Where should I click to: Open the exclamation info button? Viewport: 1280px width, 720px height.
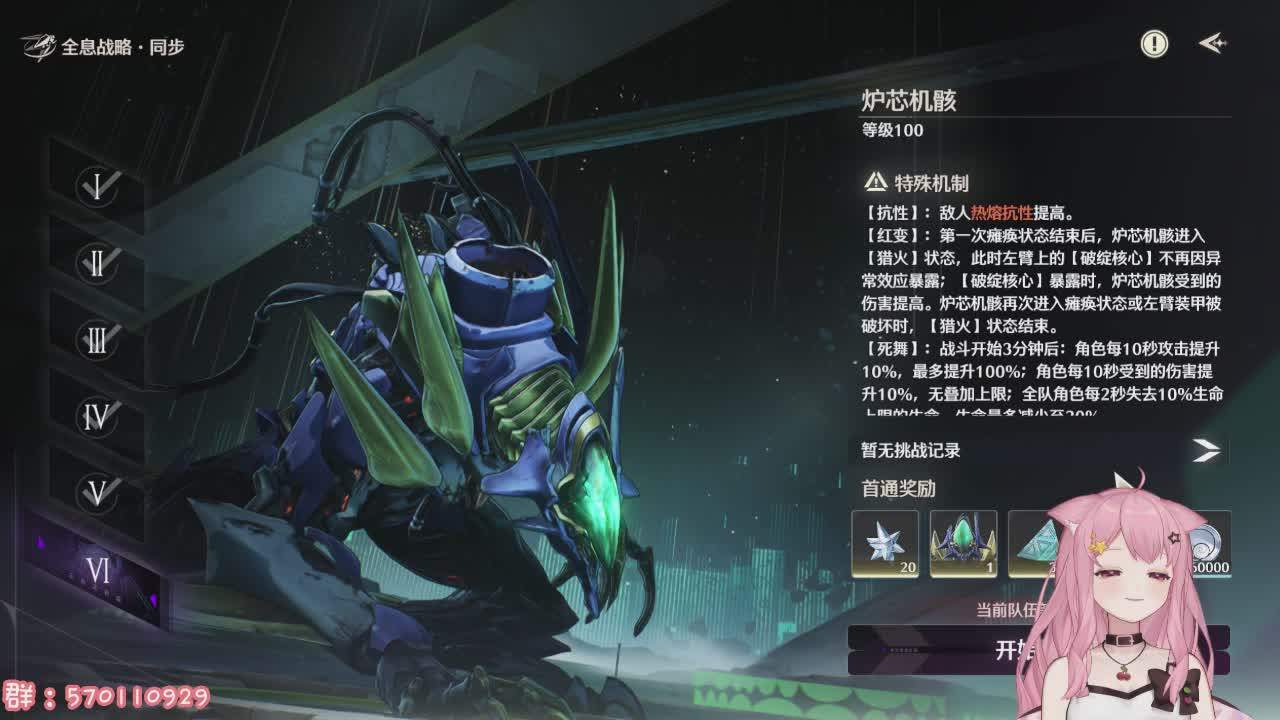[x=1155, y=44]
